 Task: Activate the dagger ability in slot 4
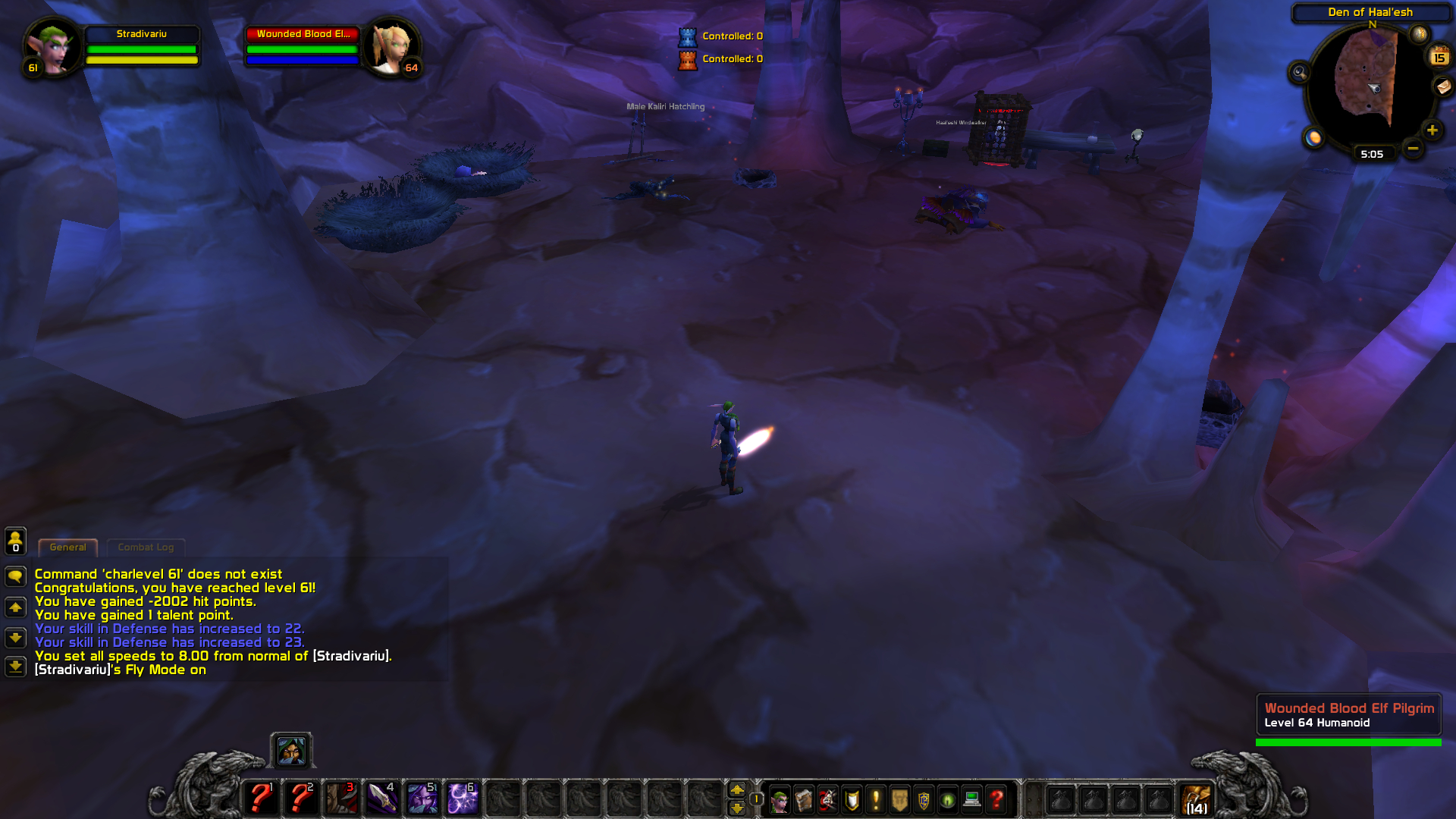click(x=383, y=798)
